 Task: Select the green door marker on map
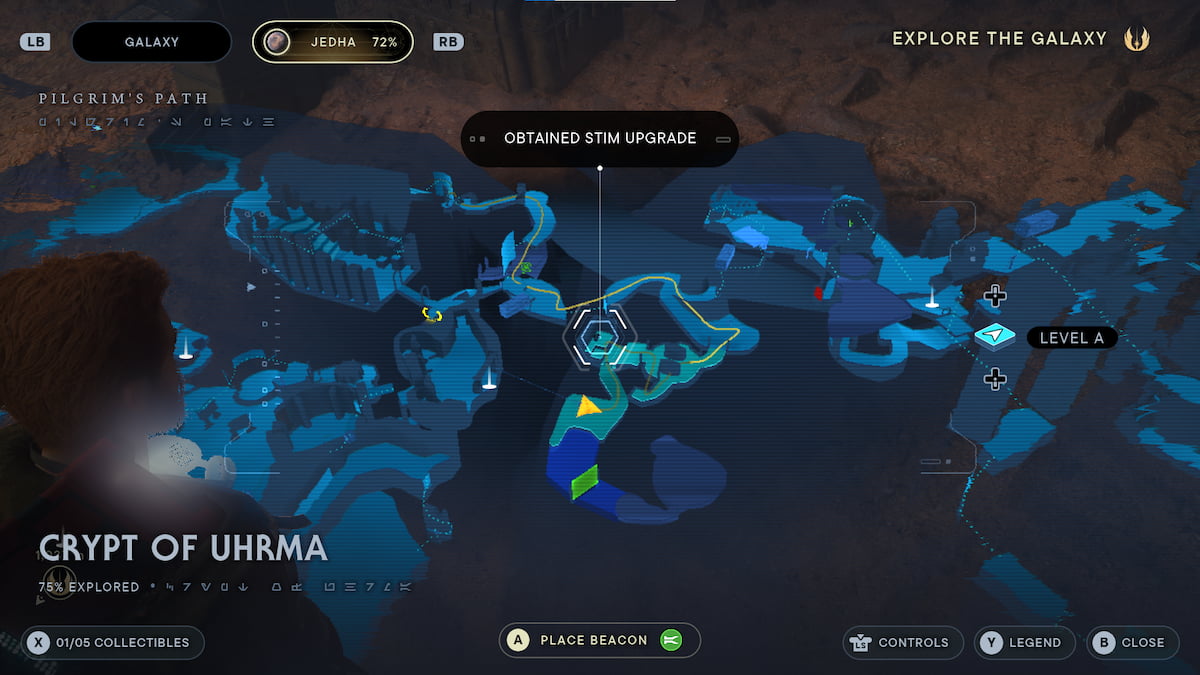584,481
